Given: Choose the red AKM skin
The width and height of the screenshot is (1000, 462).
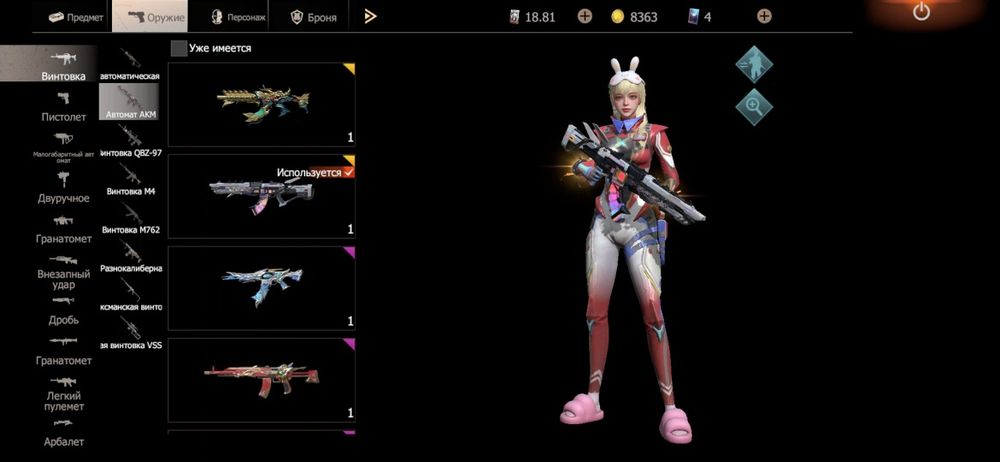Looking at the screenshot, I should tap(261, 379).
